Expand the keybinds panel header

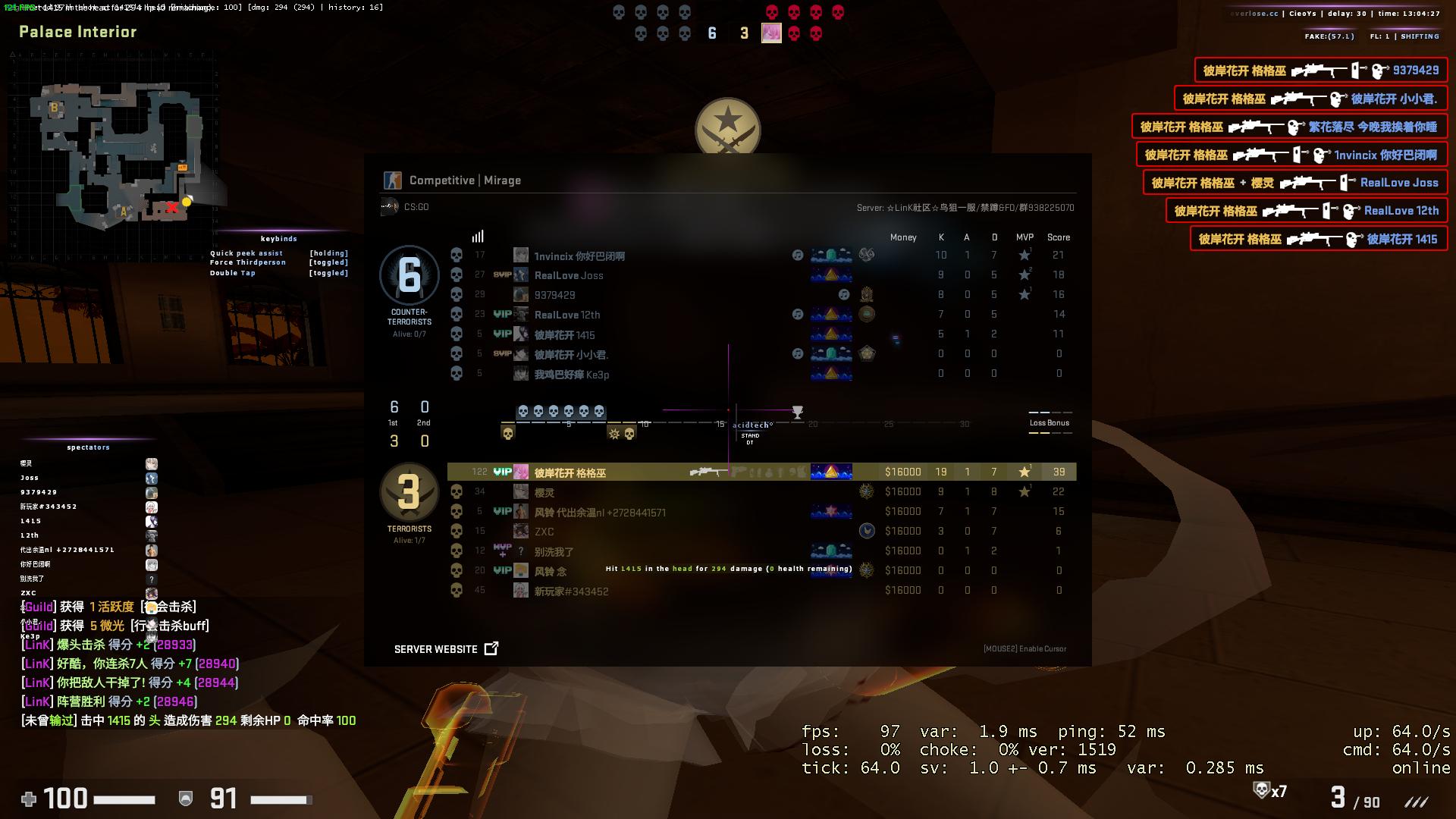[x=278, y=238]
